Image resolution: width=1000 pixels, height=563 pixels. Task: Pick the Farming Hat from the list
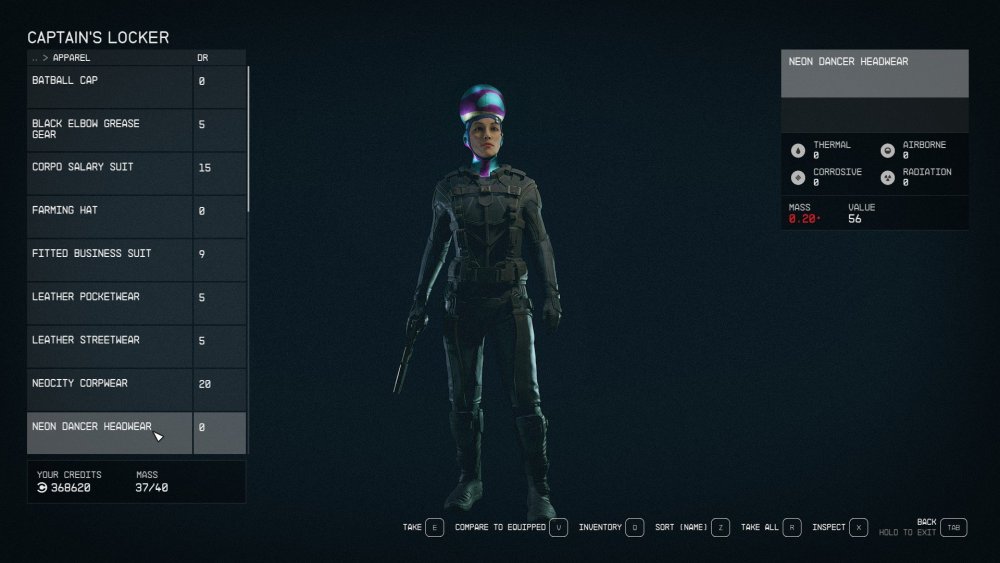tap(110, 211)
